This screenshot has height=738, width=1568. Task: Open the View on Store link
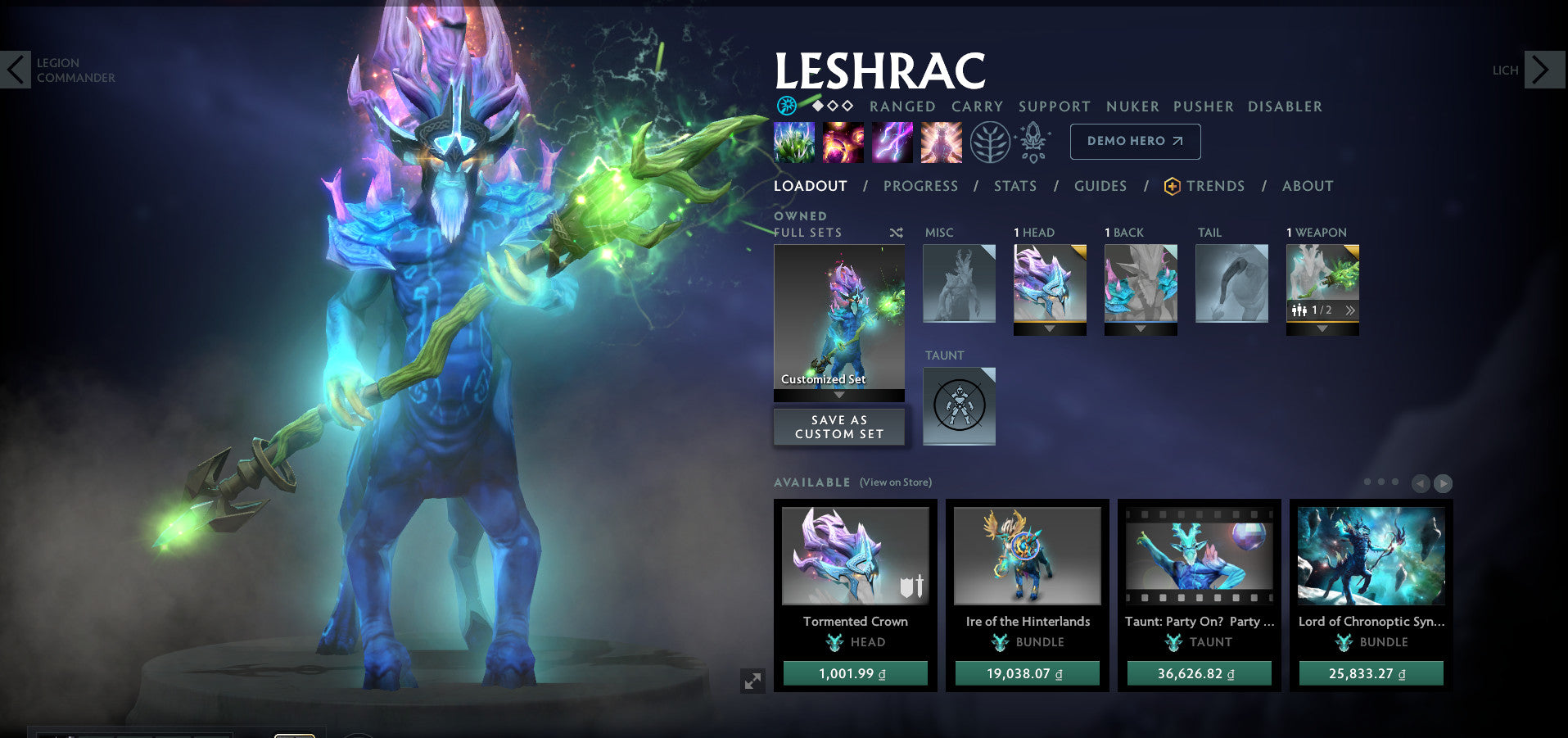[x=896, y=482]
